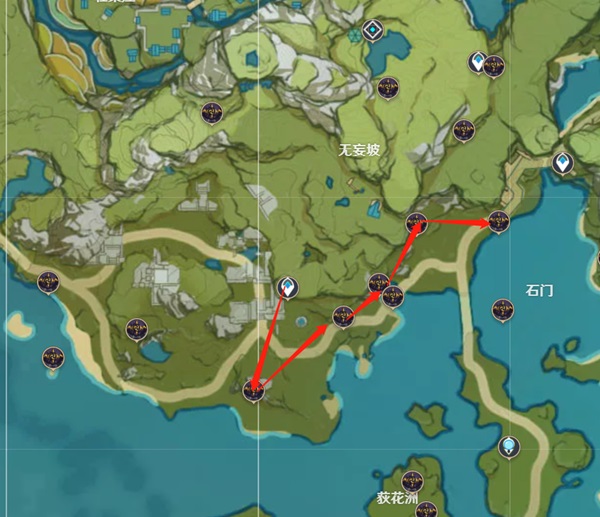Viewport: 600px width, 517px height.
Task: Select the dark marker directly above the 荻花洲 label
Action: point(412,479)
